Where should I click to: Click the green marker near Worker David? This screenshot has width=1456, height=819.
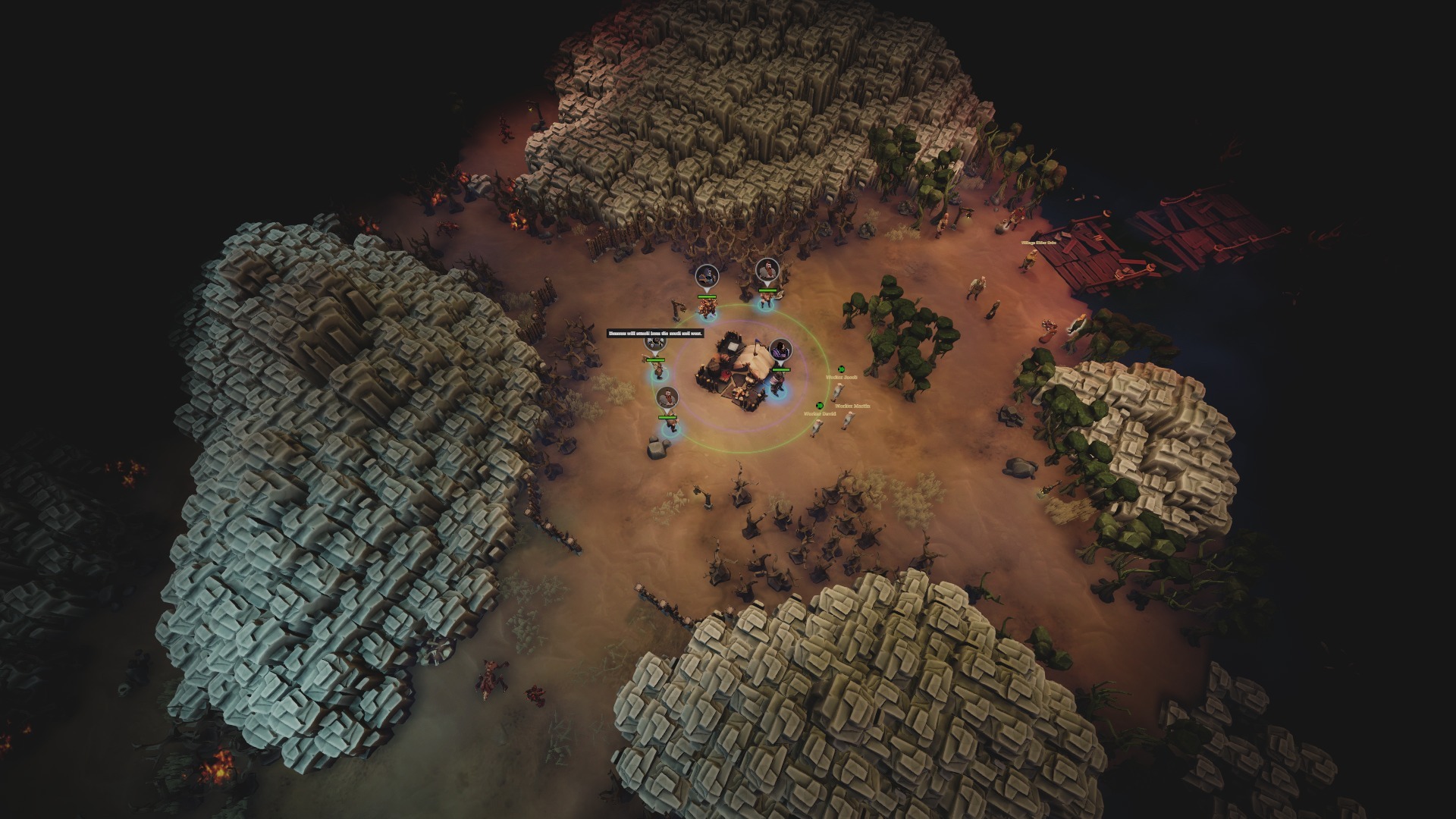pyautogui.click(x=820, y=406)
